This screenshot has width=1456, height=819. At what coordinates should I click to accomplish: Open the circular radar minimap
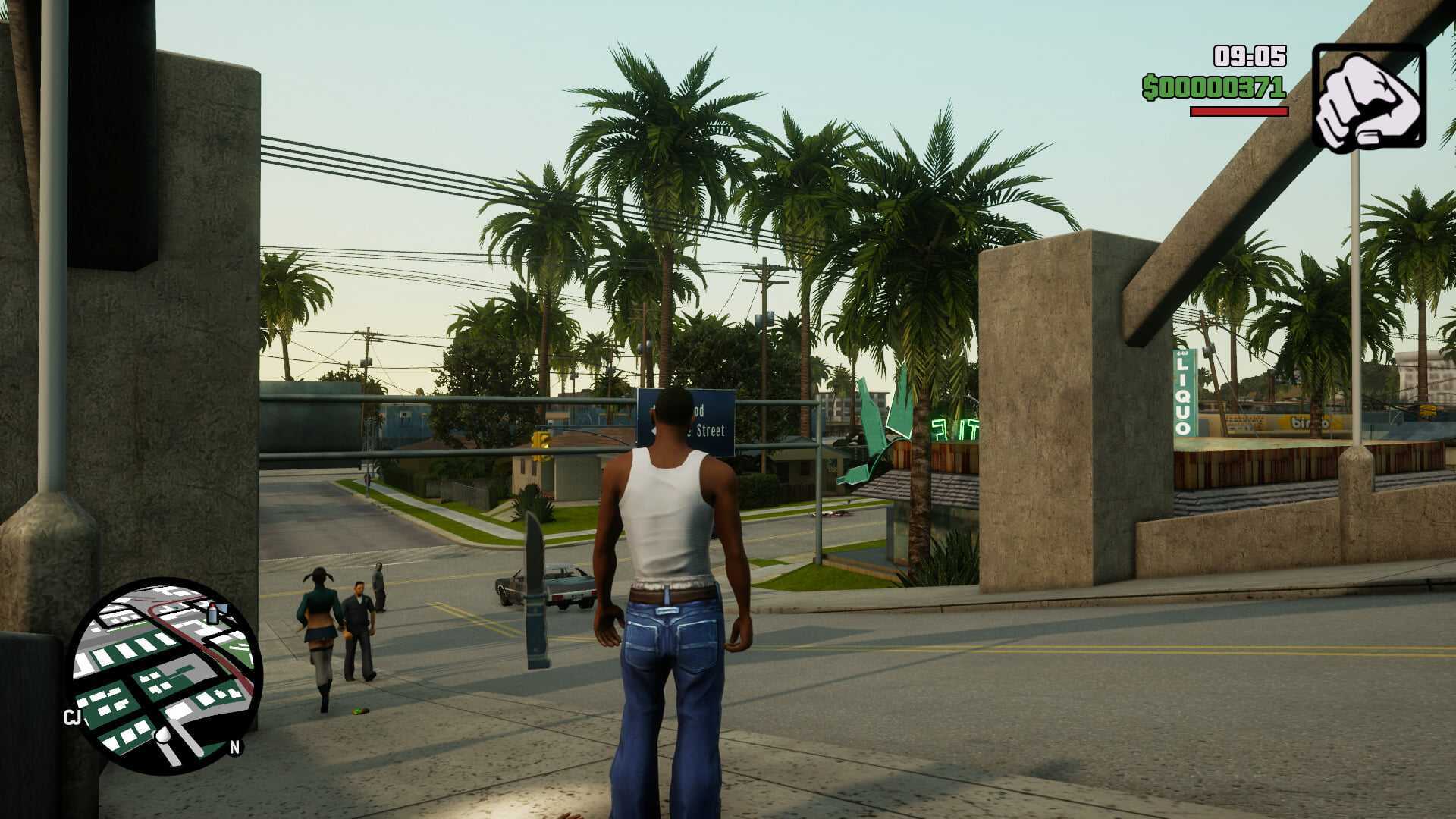pos(165,676)
